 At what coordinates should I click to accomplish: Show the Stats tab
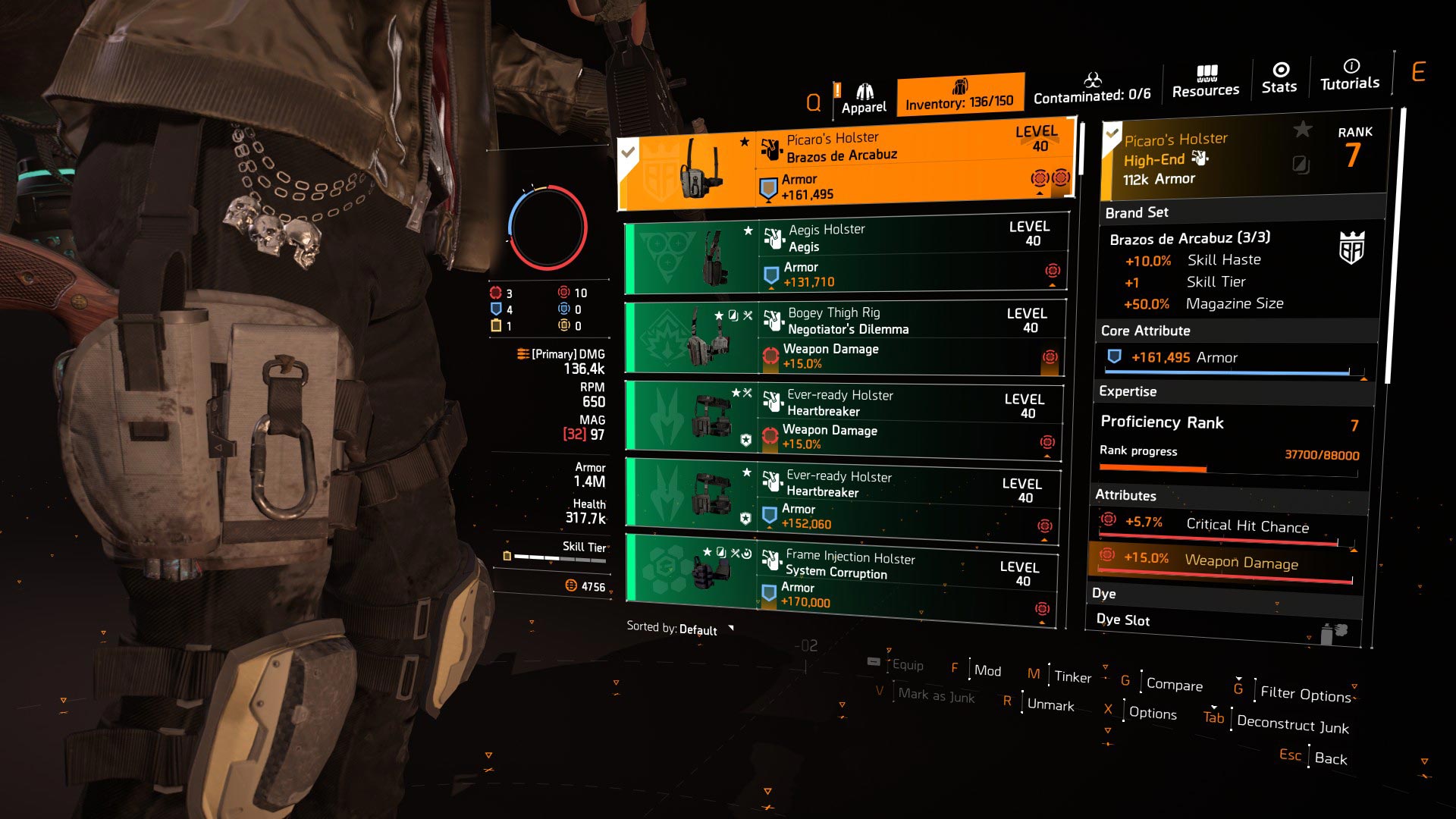pyautogui.click(x=1279, y=79)
